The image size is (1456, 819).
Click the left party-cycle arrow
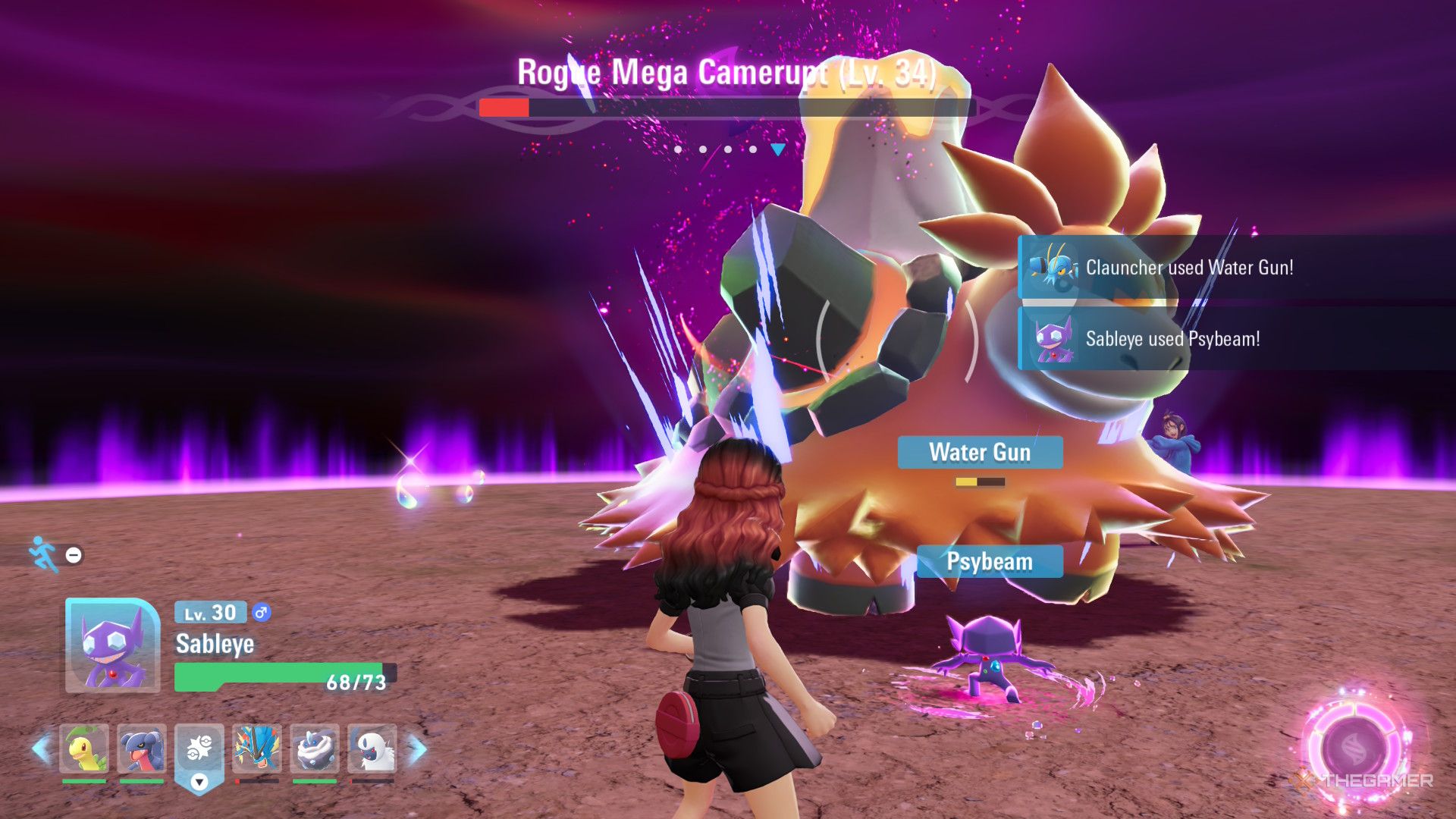(41, 748)
